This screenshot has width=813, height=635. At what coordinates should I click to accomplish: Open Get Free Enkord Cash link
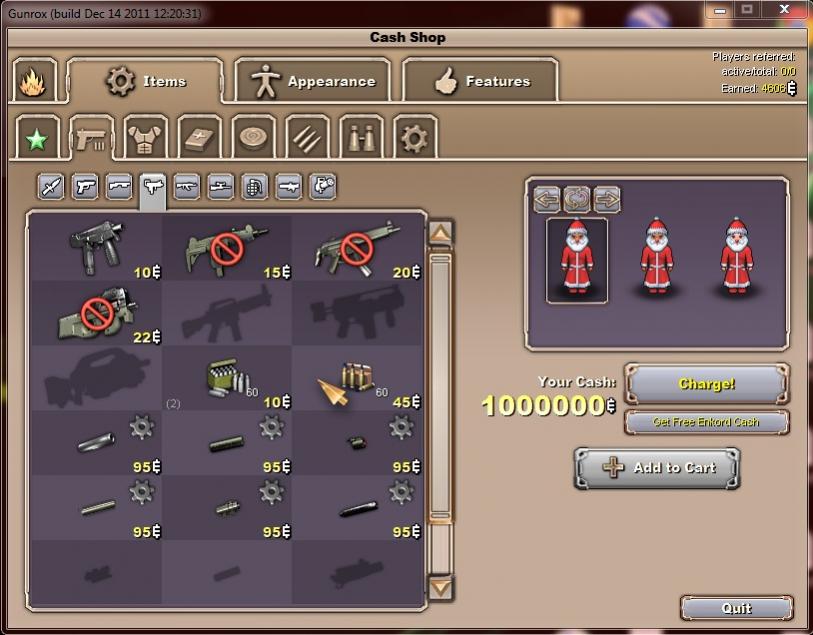pos(706,422)
